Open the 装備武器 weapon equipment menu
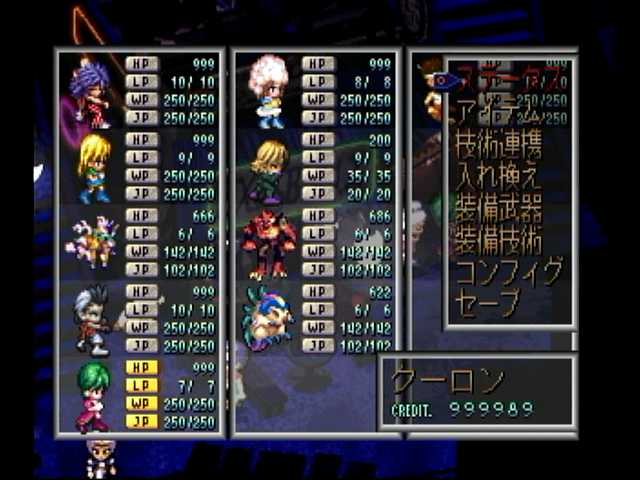The height and width of the screenshot is (480, 640). 499,208
